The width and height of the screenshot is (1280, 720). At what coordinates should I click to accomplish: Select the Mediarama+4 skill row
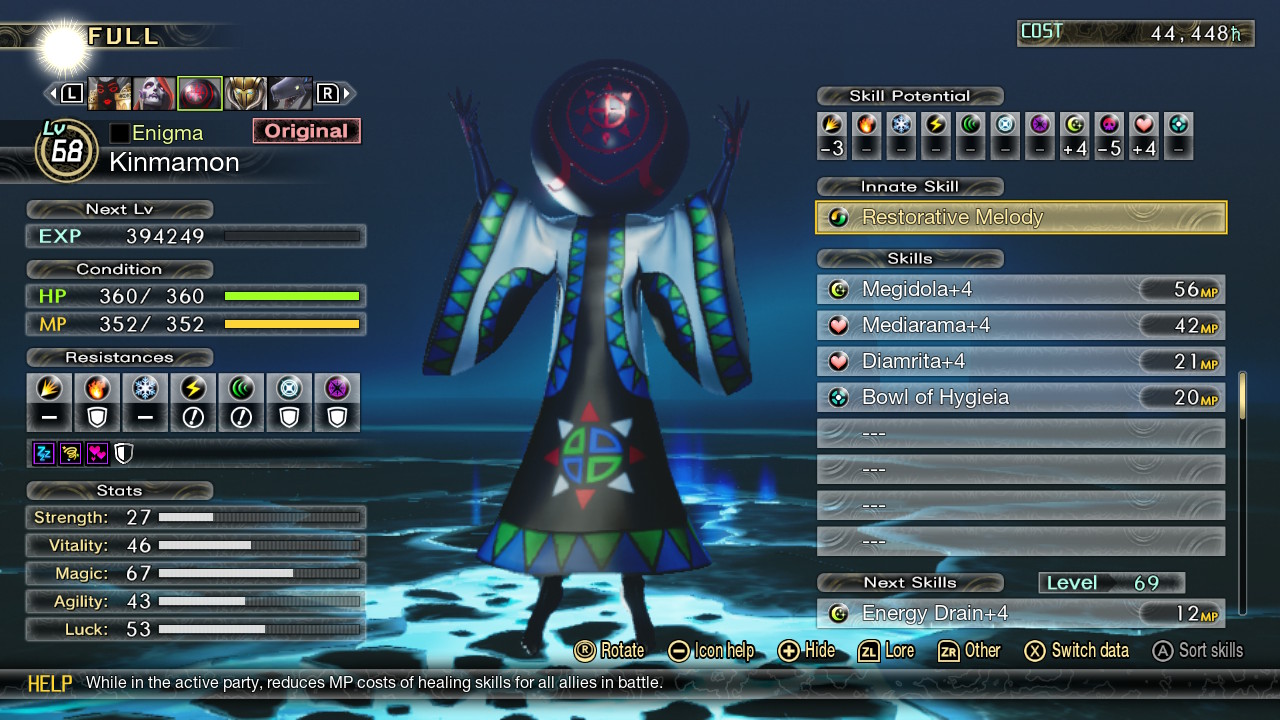tap(1021, 326)
